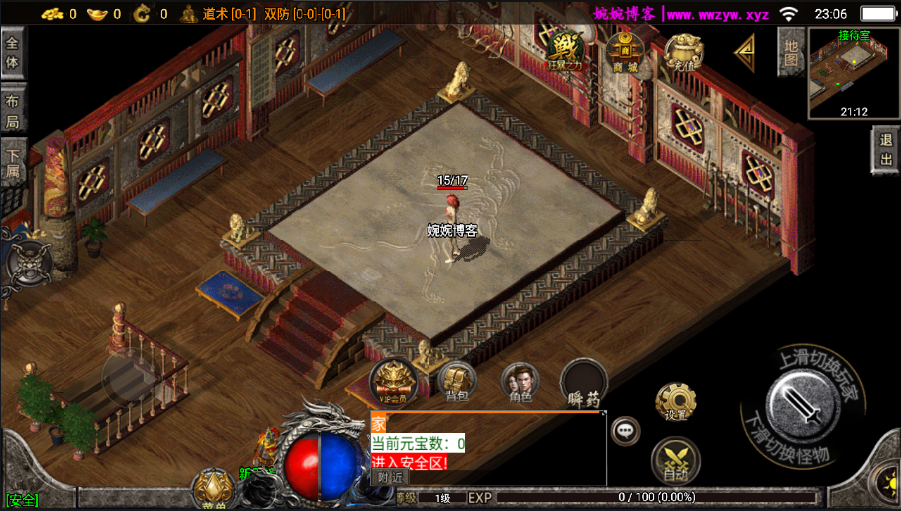Use the 瞬药 instant potion button
901x511 pixels.
point(585,384)
